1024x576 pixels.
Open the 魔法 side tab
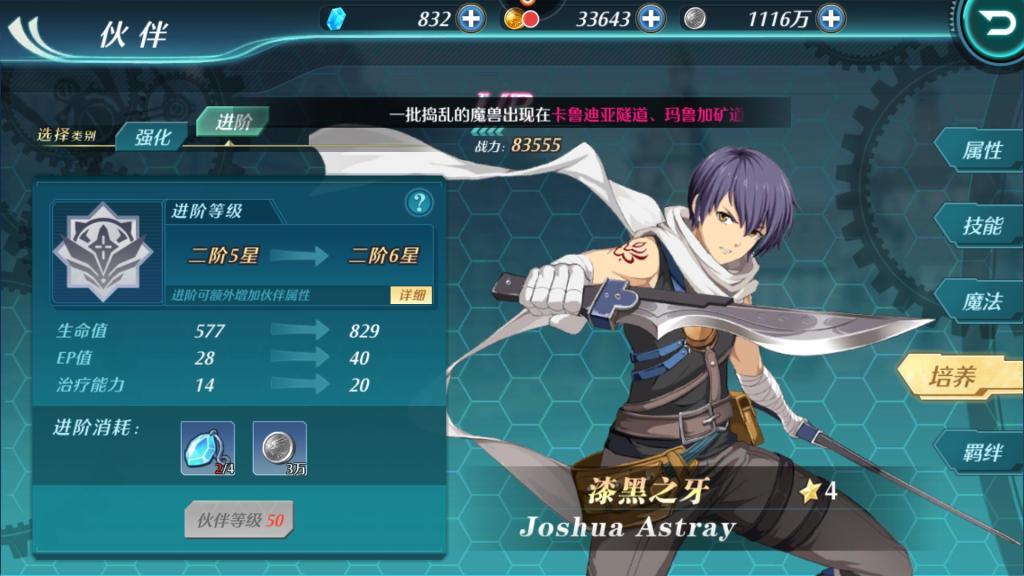978,301
